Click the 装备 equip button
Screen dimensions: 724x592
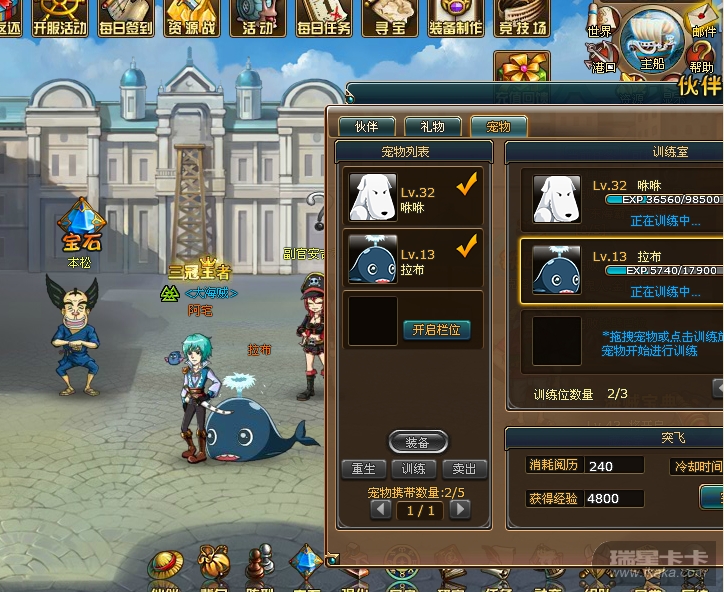point(417,442)
